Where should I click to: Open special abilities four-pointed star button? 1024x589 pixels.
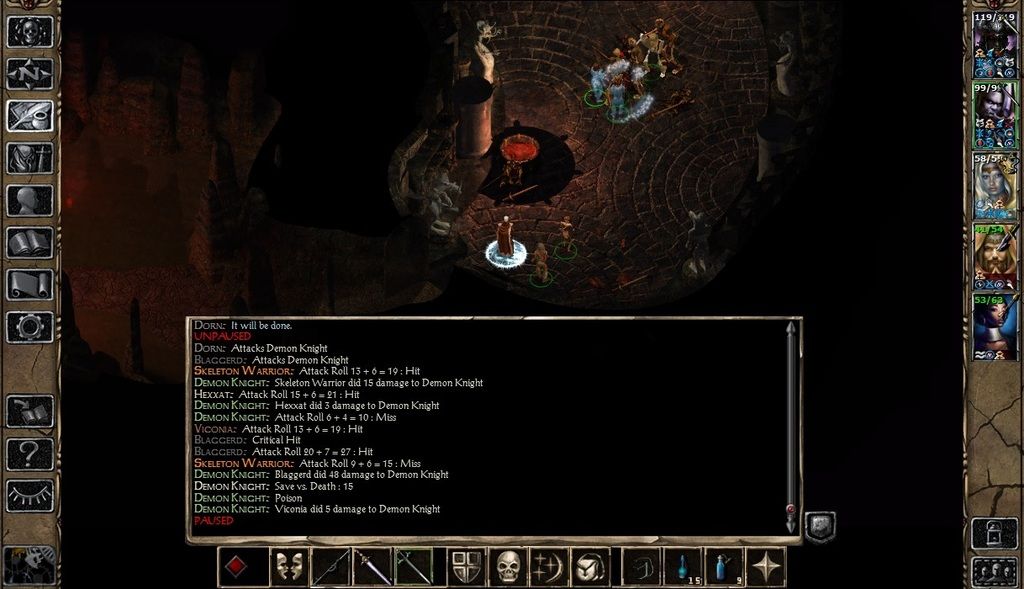coord(767,567)
